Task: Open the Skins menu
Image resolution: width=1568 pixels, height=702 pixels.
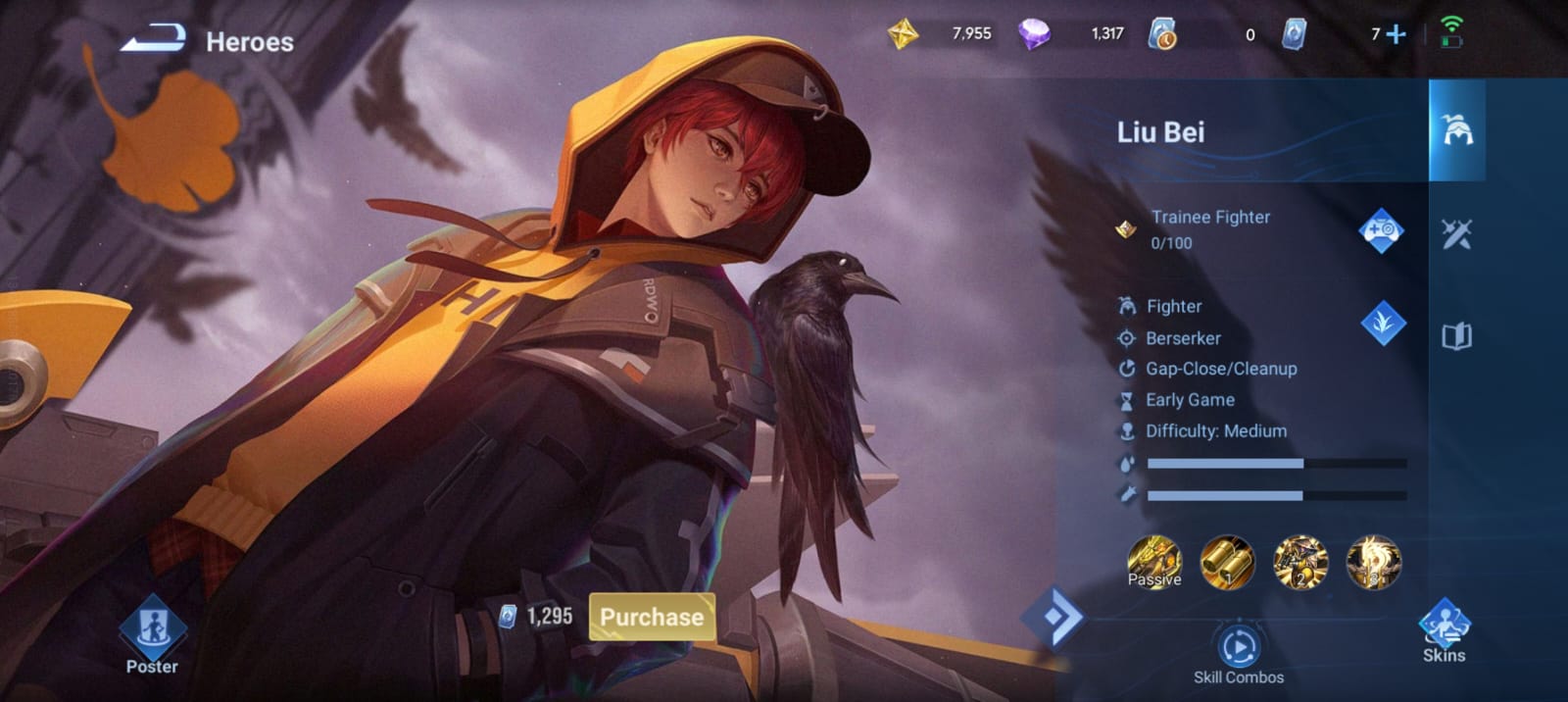Action: (x=1444, y=632)
